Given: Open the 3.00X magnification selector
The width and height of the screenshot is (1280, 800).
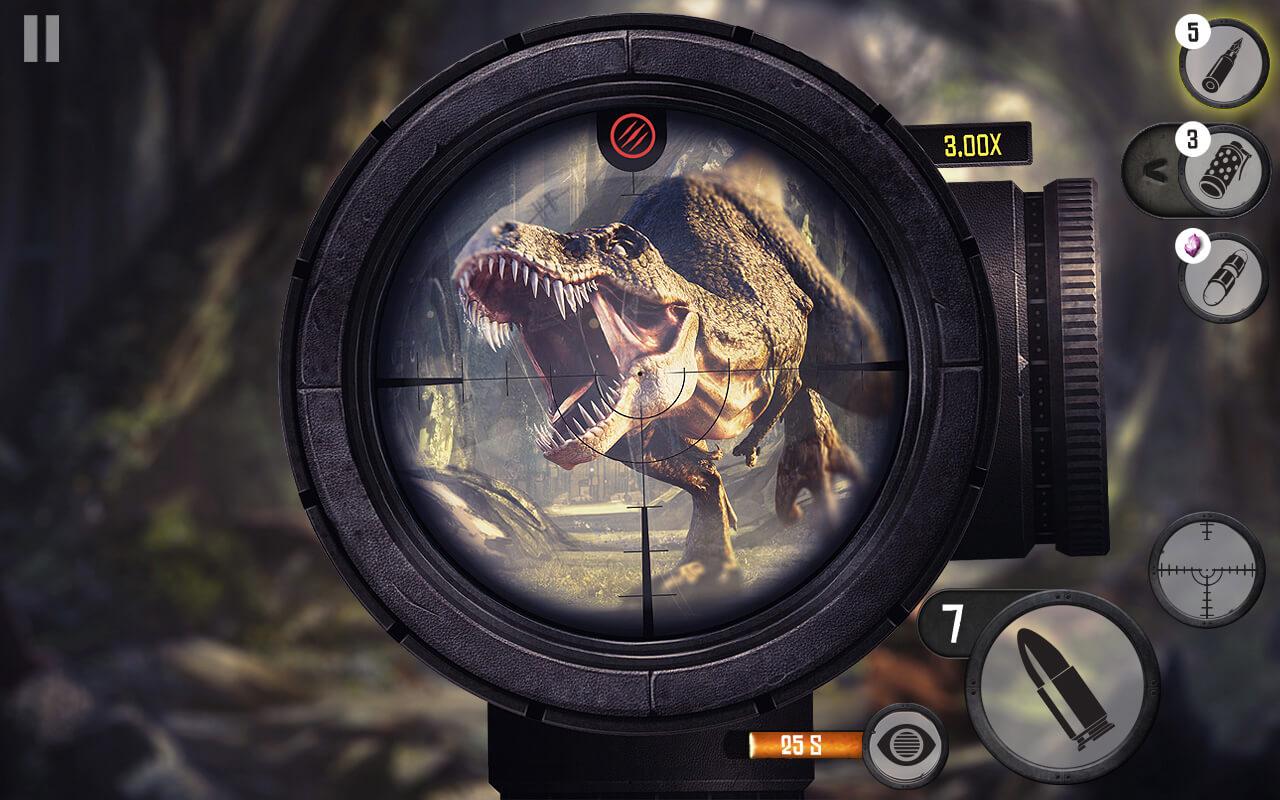Looking at the screenshot, I should click(972, 143).
